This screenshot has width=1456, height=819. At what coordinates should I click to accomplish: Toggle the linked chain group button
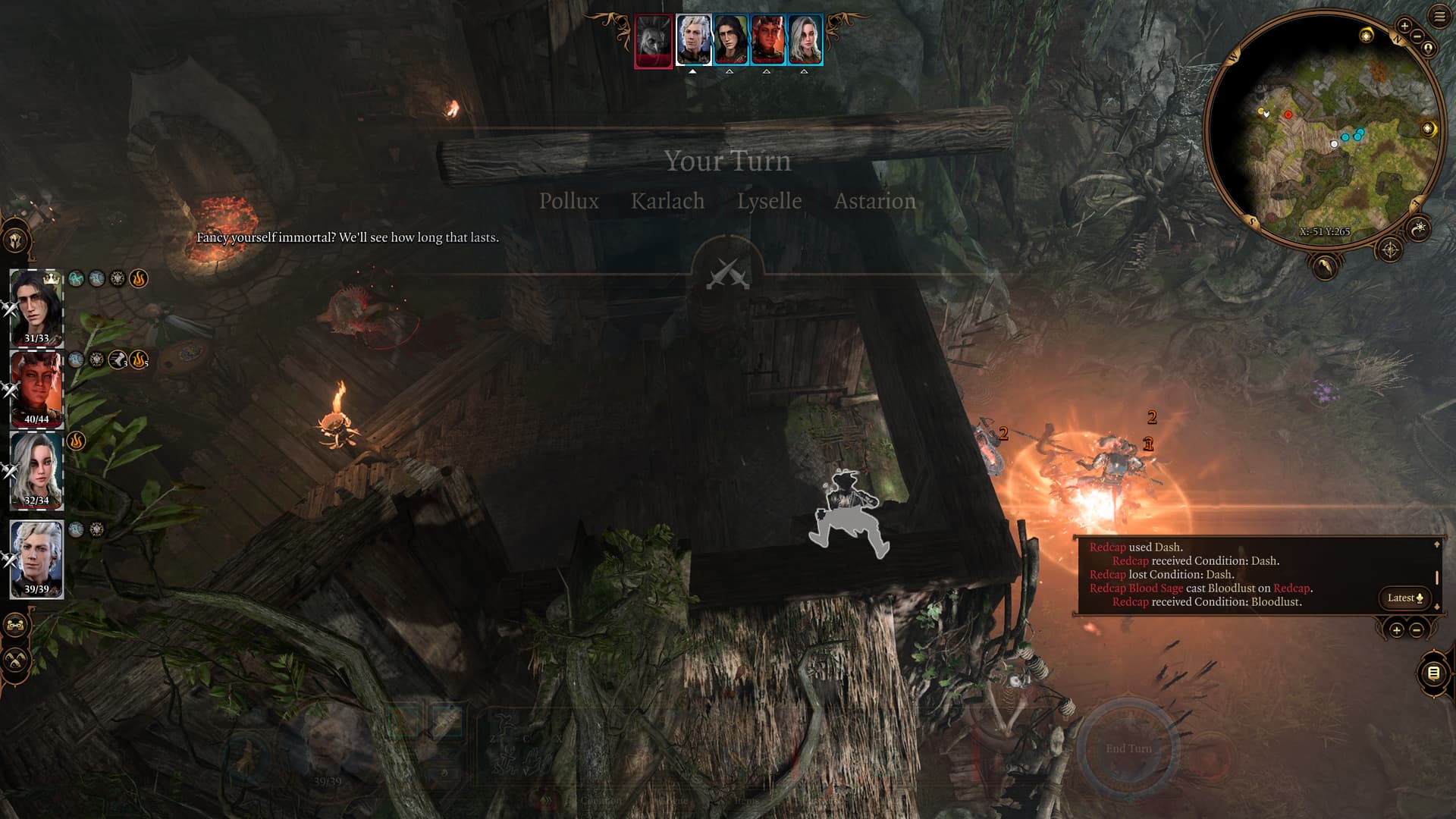[x=17, y=626]
